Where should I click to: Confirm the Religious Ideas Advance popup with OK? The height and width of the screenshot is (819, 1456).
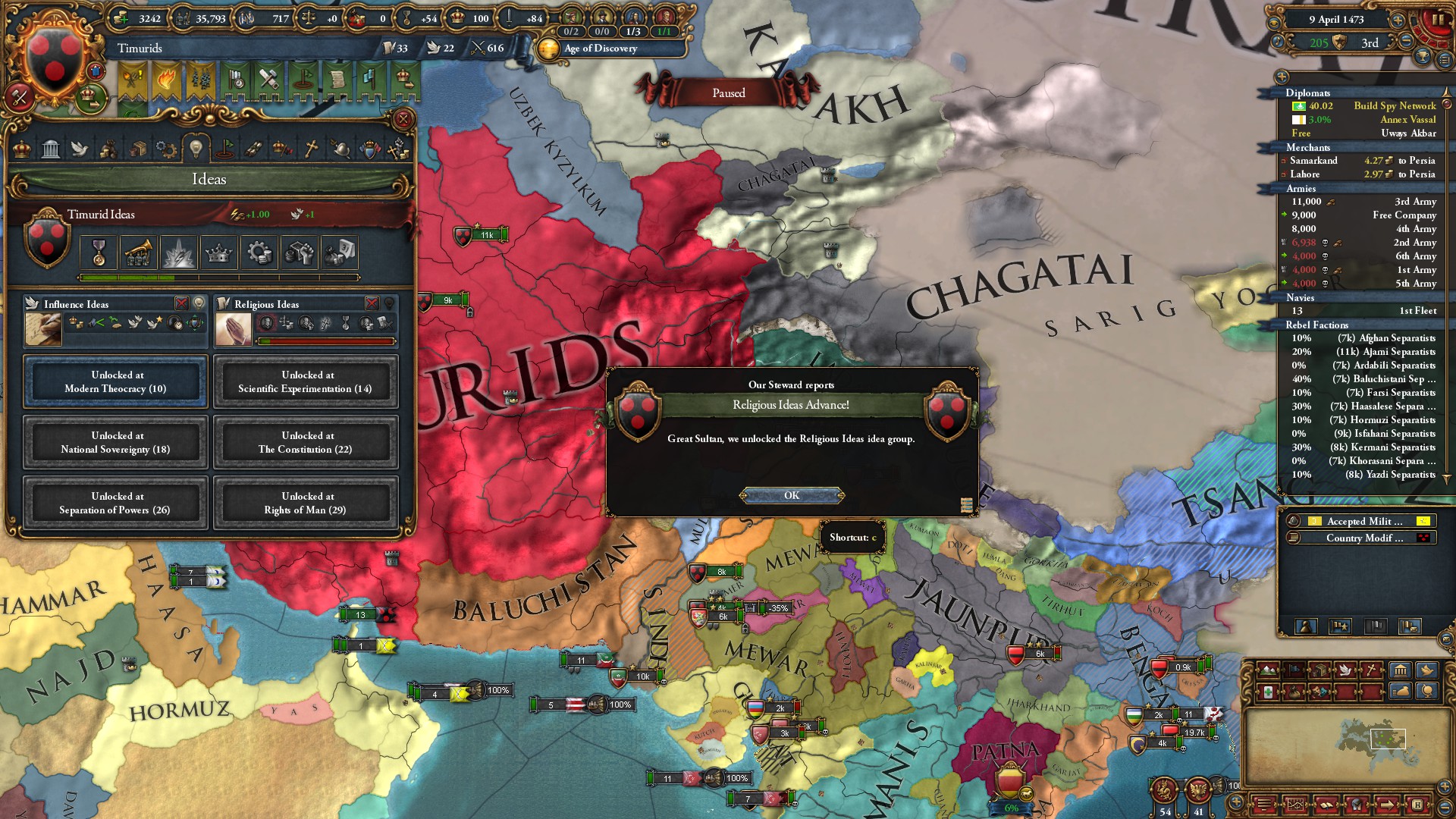(x=791, y=495)
